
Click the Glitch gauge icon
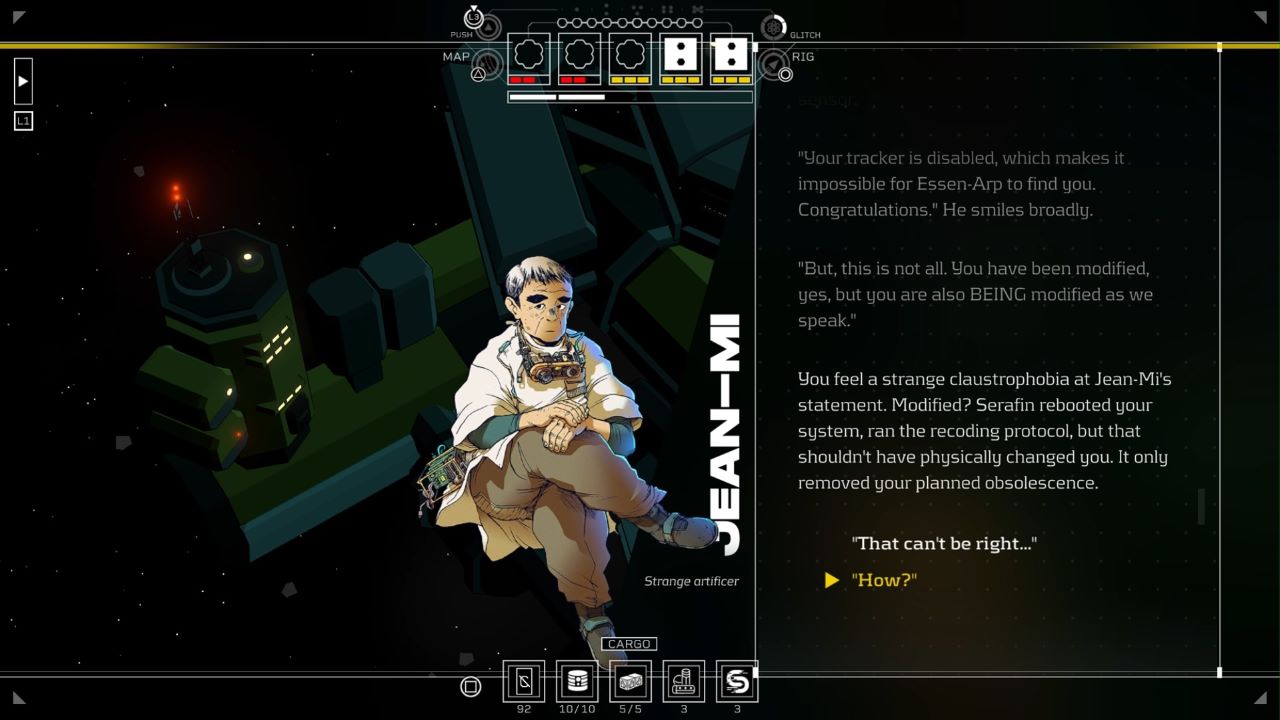click(773, 27)
